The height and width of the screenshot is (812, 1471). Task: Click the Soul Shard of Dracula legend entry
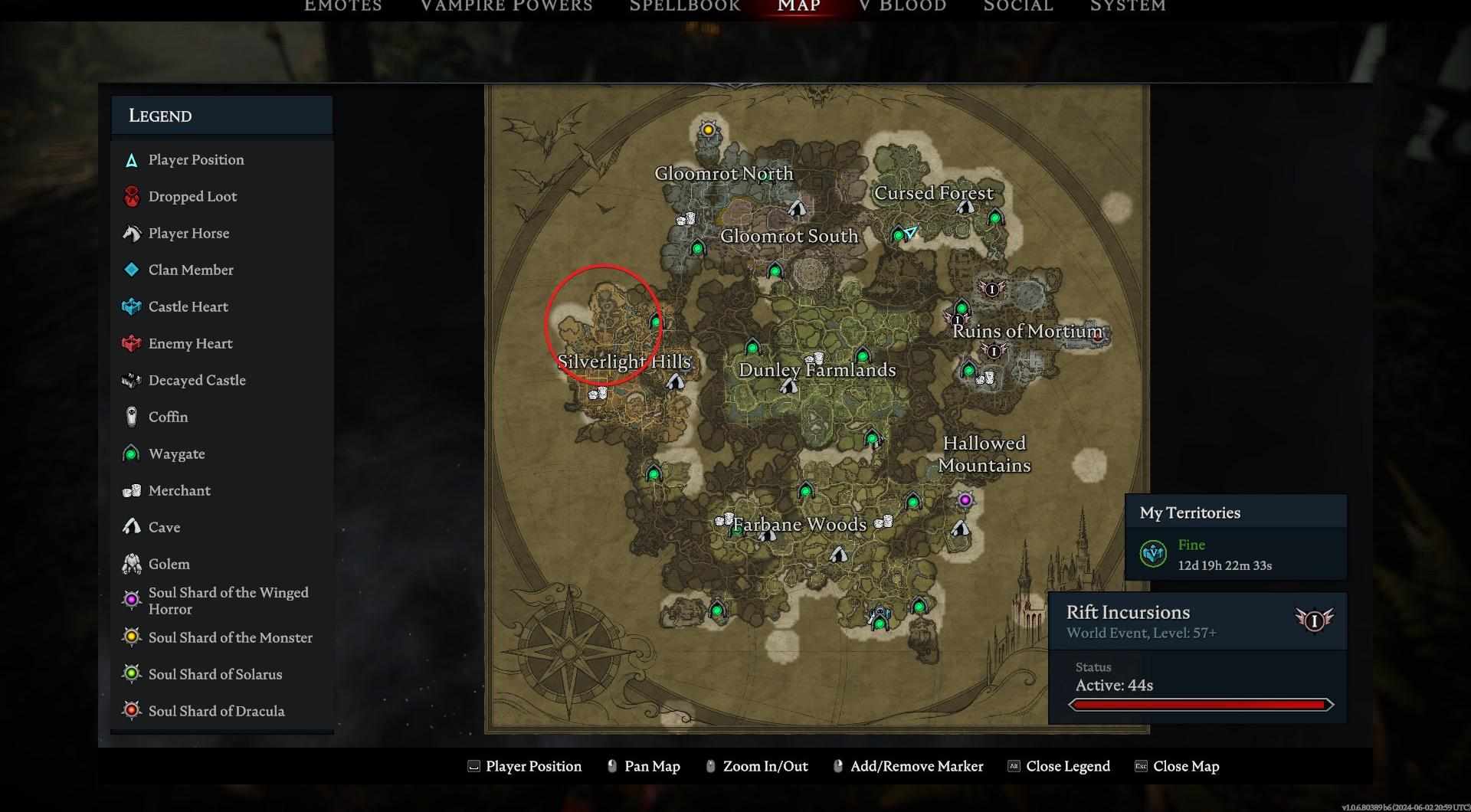point(216,711)
